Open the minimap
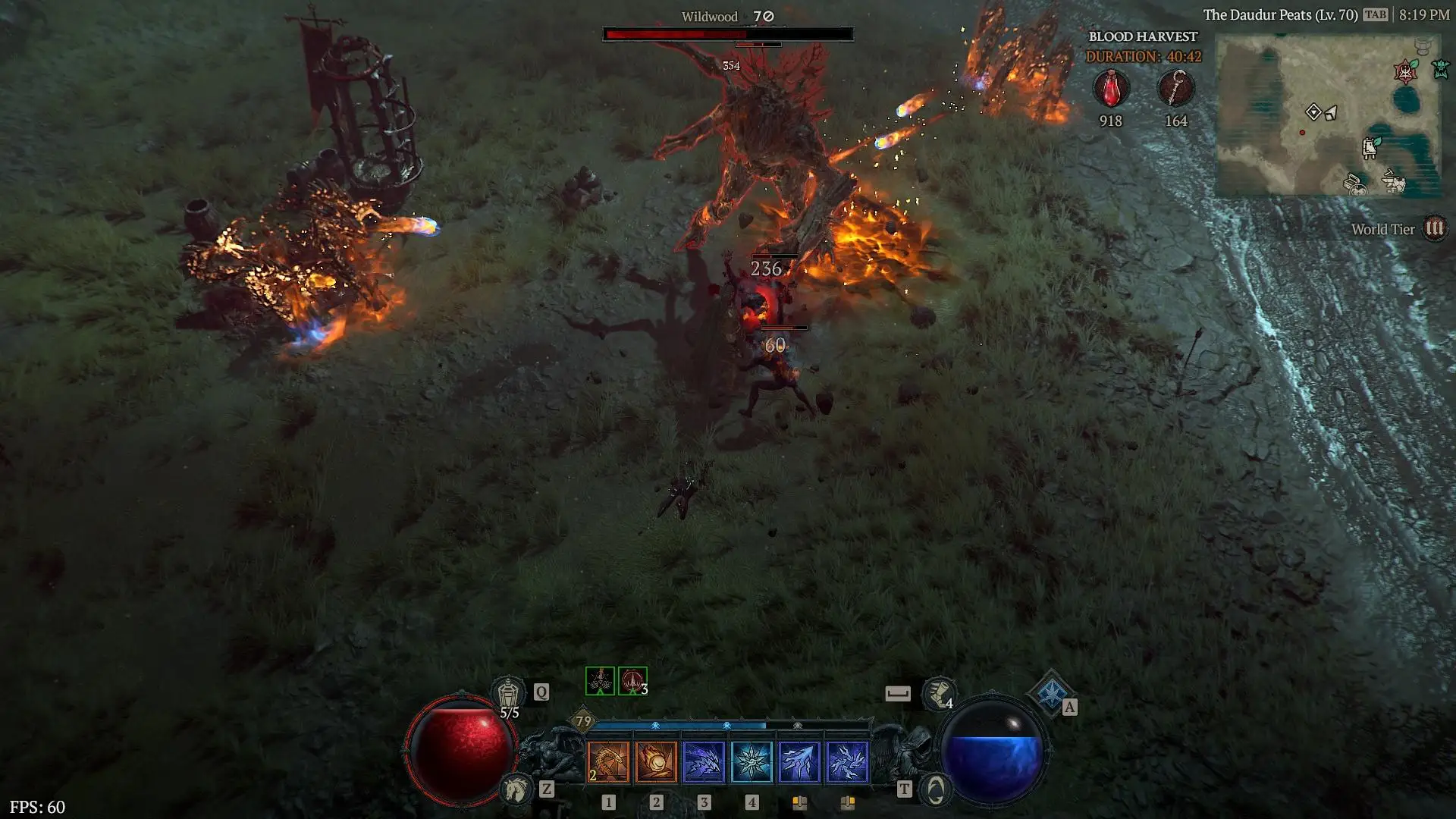This screenshot has height=819, width=1456. click(1328, 116)
